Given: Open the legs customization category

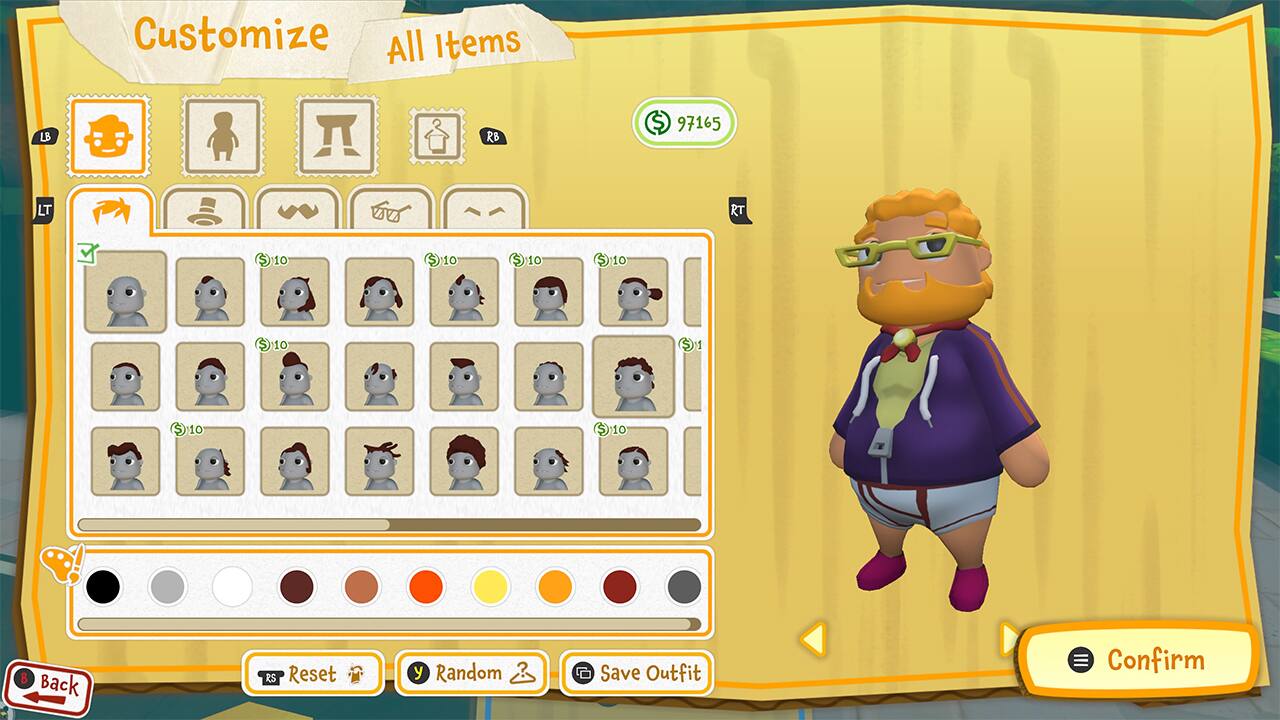Looking at the screenshot, I should (x=336, y=136).
